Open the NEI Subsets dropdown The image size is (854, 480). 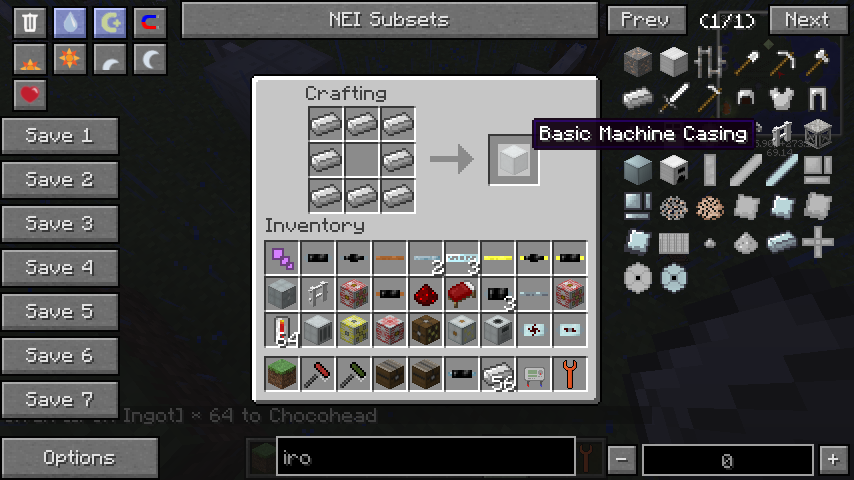tap(389, 20)
